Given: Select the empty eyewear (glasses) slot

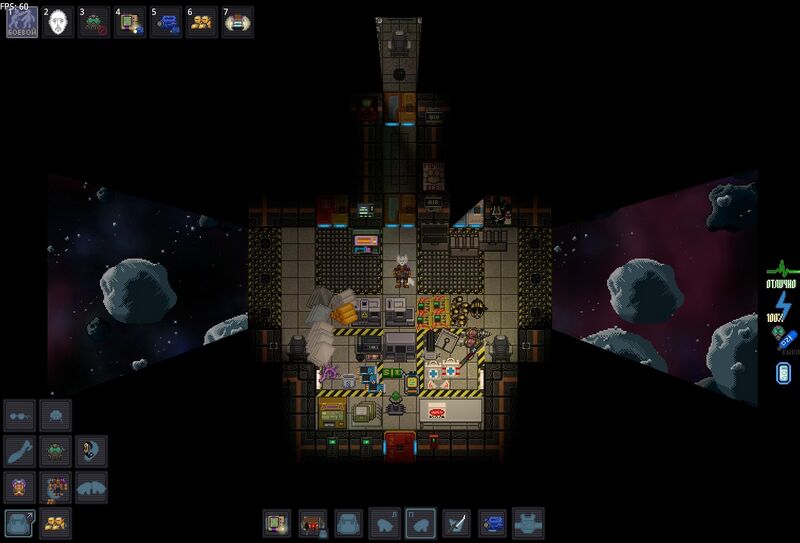Looking at the screenshot, I should (x=20, y=414).
